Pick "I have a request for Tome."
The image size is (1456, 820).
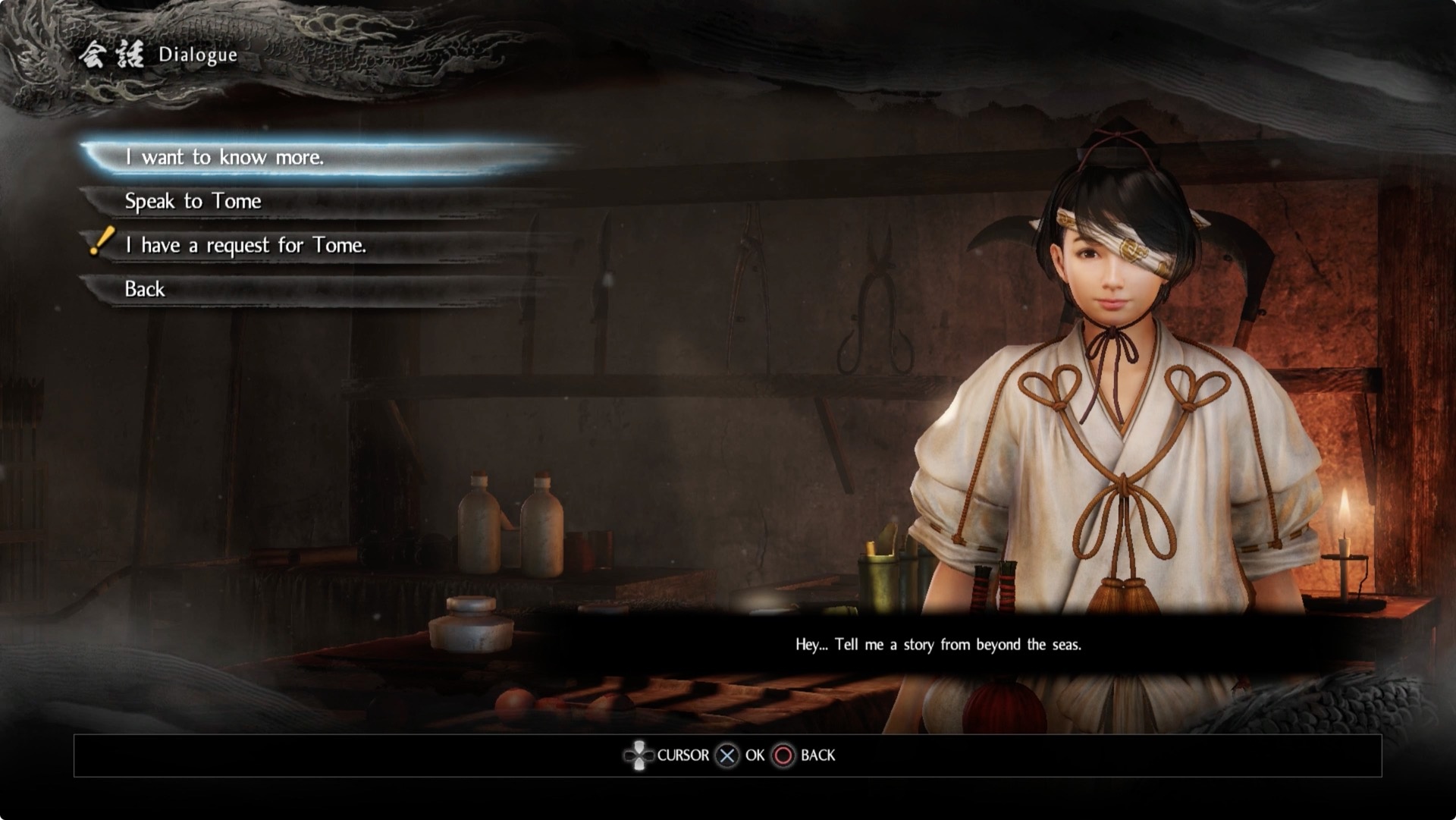click(245, 245)
